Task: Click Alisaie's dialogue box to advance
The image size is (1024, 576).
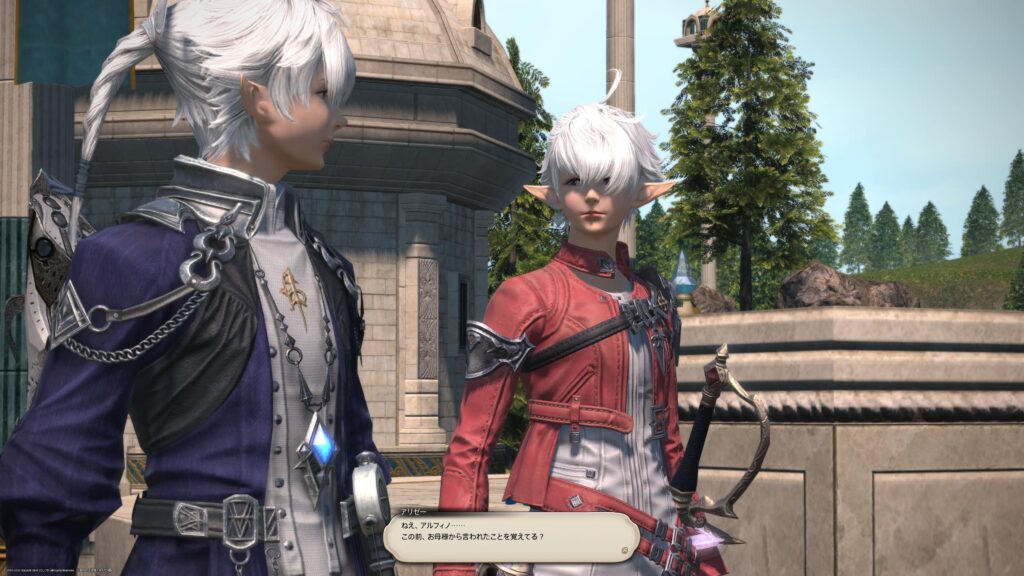Action: [510, 537]
